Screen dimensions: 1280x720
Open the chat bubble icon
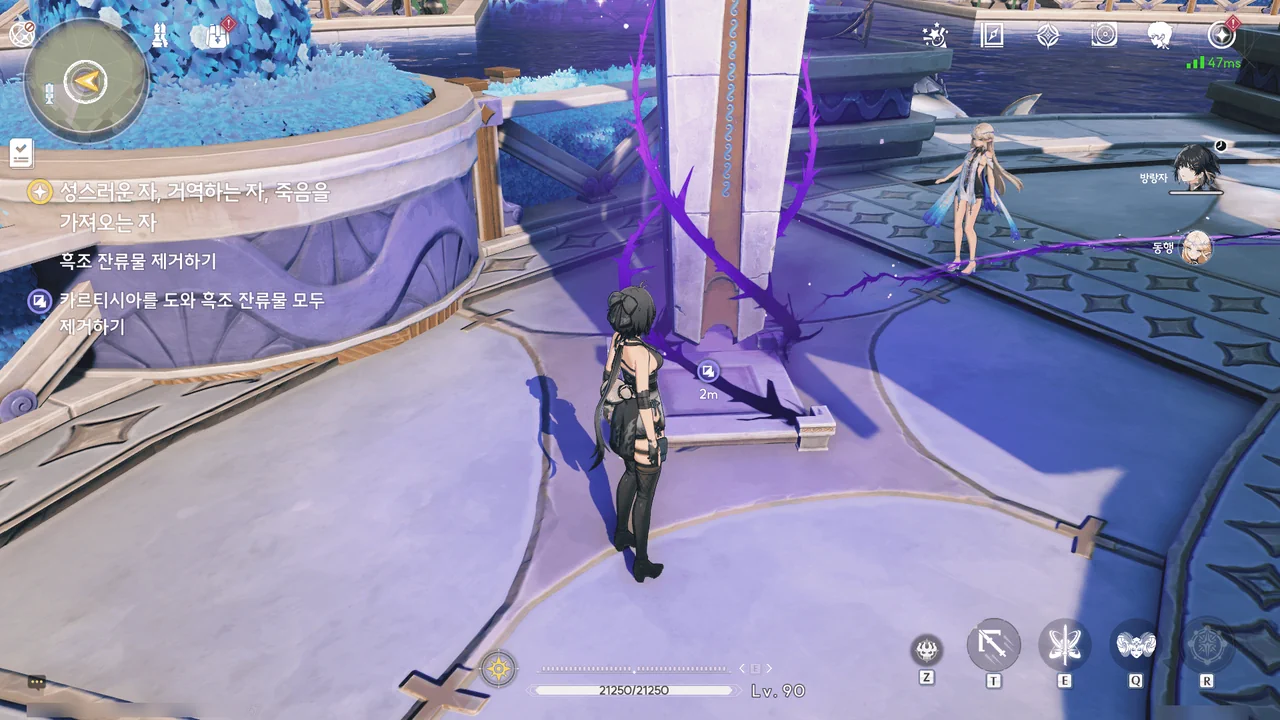coord(37,683)
